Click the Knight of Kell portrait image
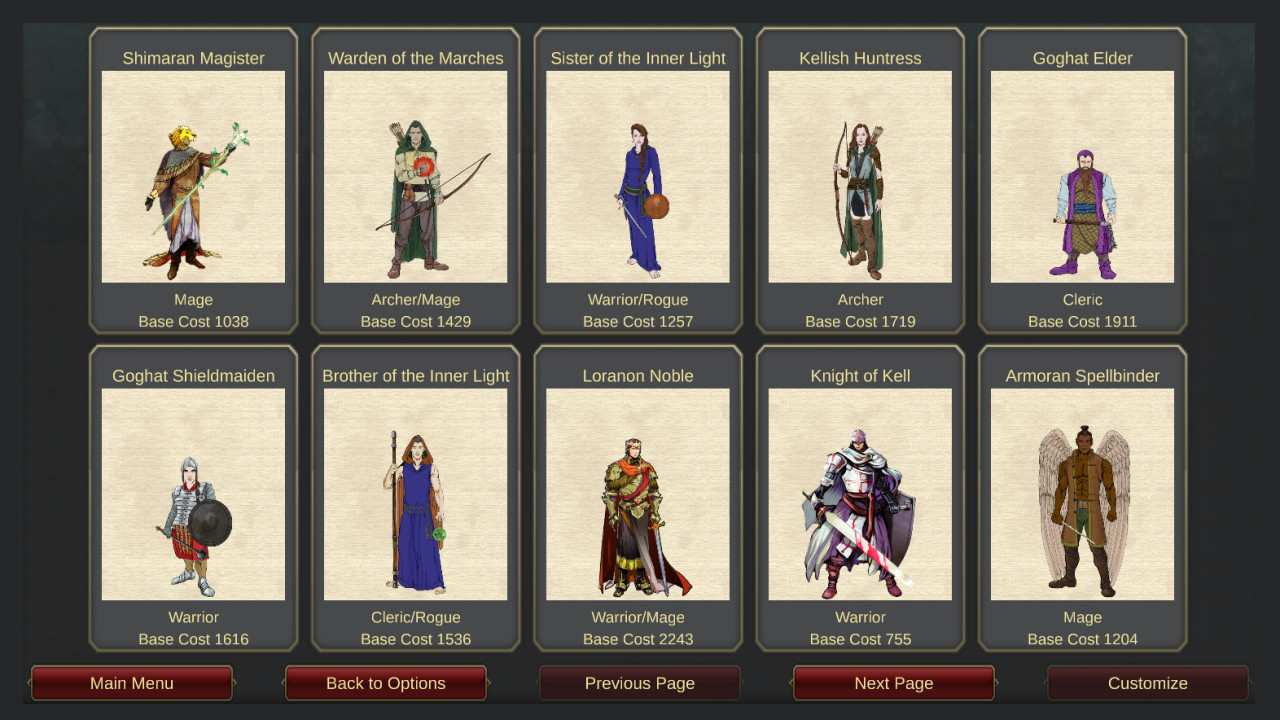1280x720 pixels. 859,495
